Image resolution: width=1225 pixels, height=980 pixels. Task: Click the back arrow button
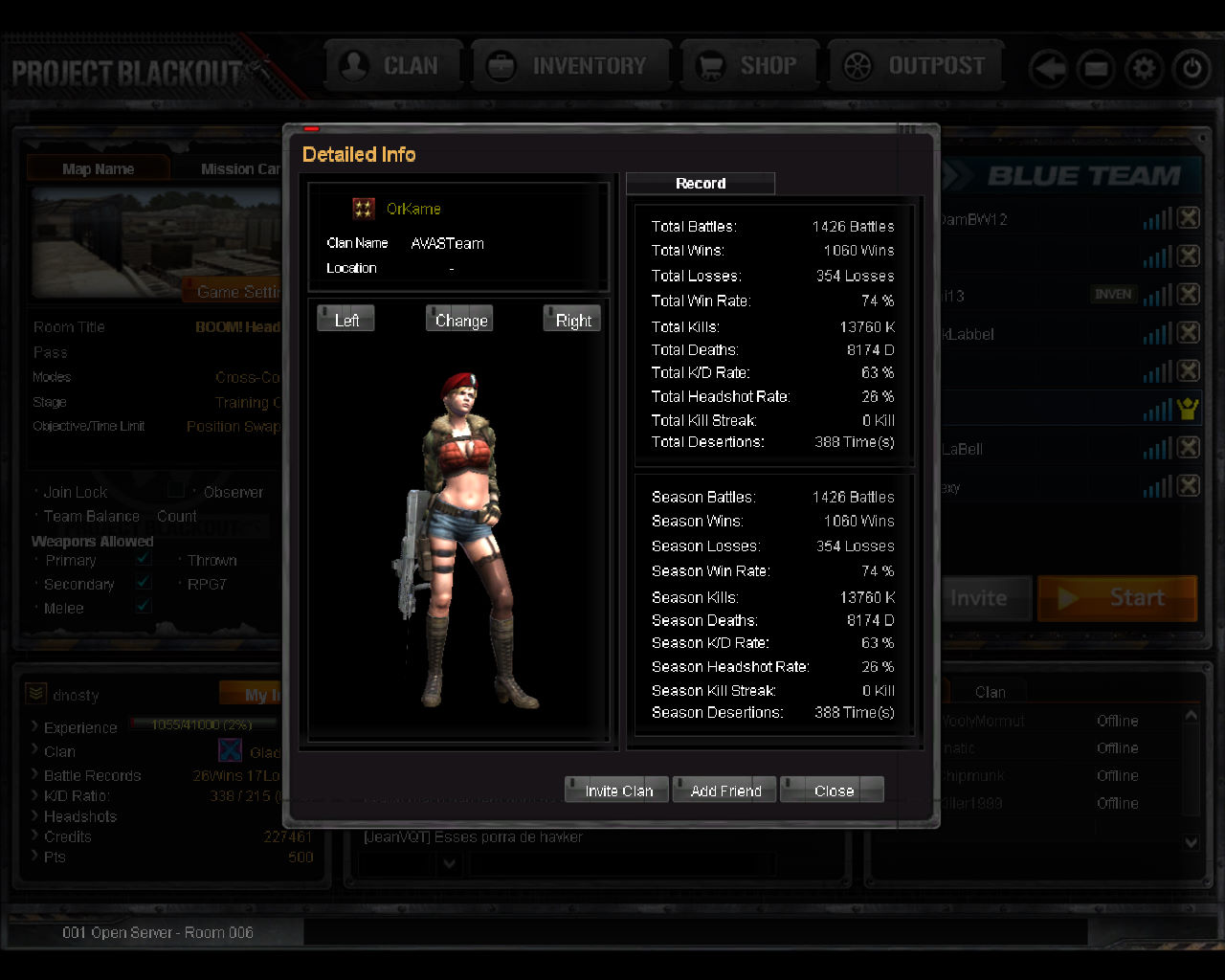tap(1049, 69)
